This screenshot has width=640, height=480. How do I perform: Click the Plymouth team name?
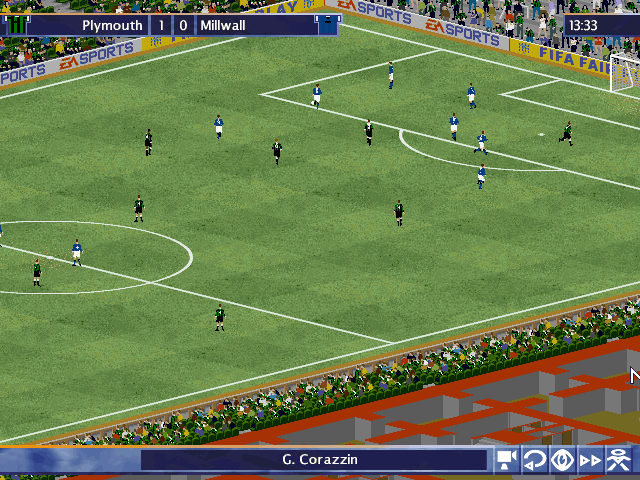point(112,24)
